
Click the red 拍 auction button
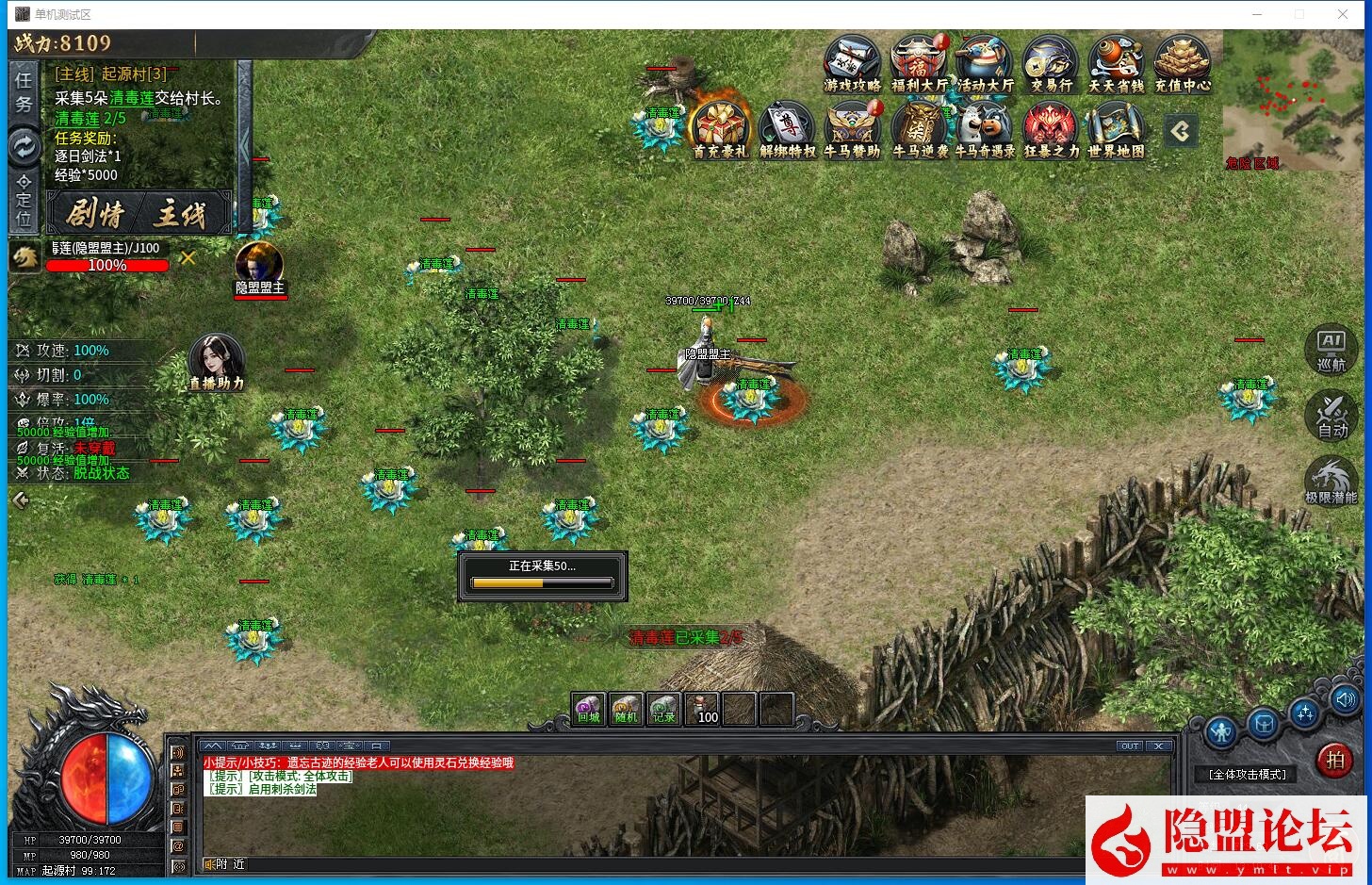tap(1334, 760)
